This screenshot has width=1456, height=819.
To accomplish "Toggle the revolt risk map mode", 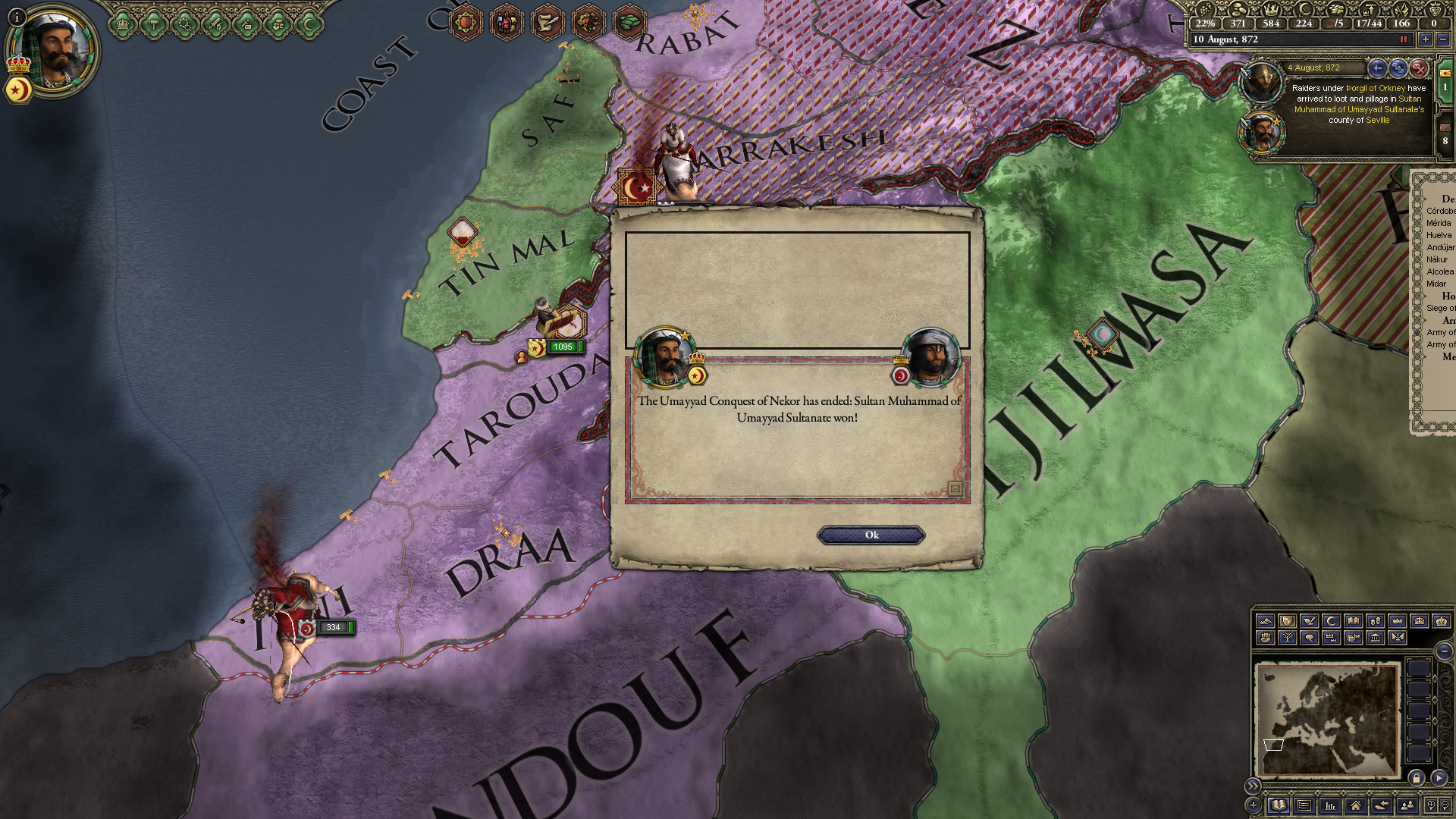I will point(1265,639).
